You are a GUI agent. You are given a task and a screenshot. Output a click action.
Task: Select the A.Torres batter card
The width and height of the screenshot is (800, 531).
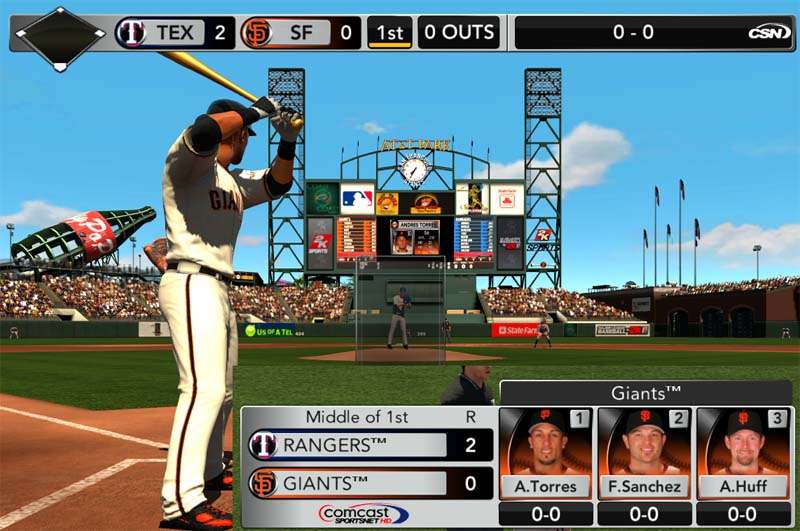point(546,453)
